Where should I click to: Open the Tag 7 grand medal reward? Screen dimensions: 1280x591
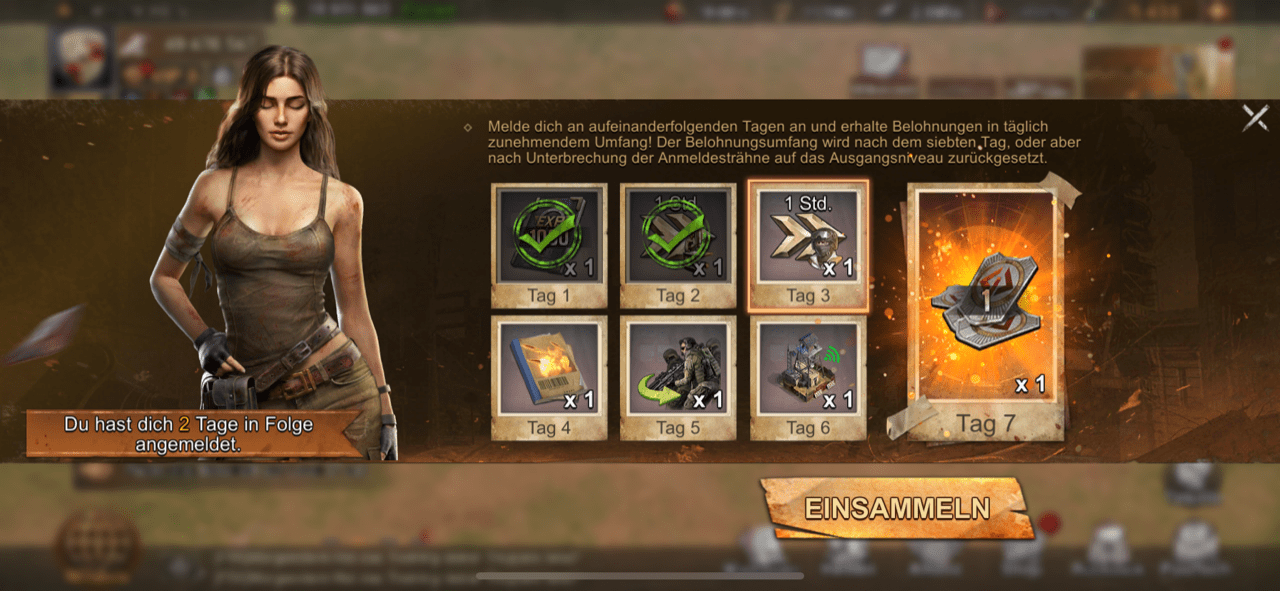click(x=986, y=310)
